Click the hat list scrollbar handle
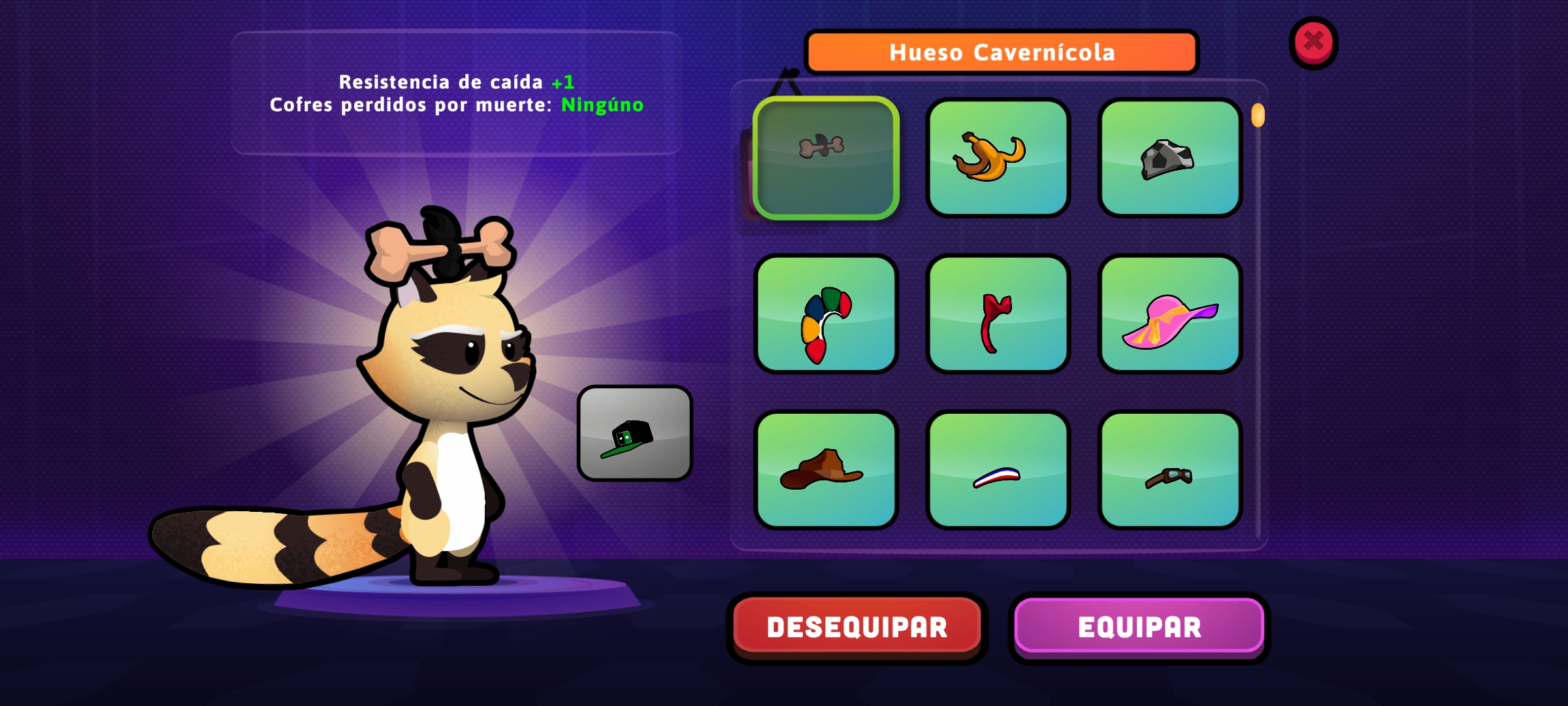This screenshot has width=1568, height=706. pos(1258,116)
